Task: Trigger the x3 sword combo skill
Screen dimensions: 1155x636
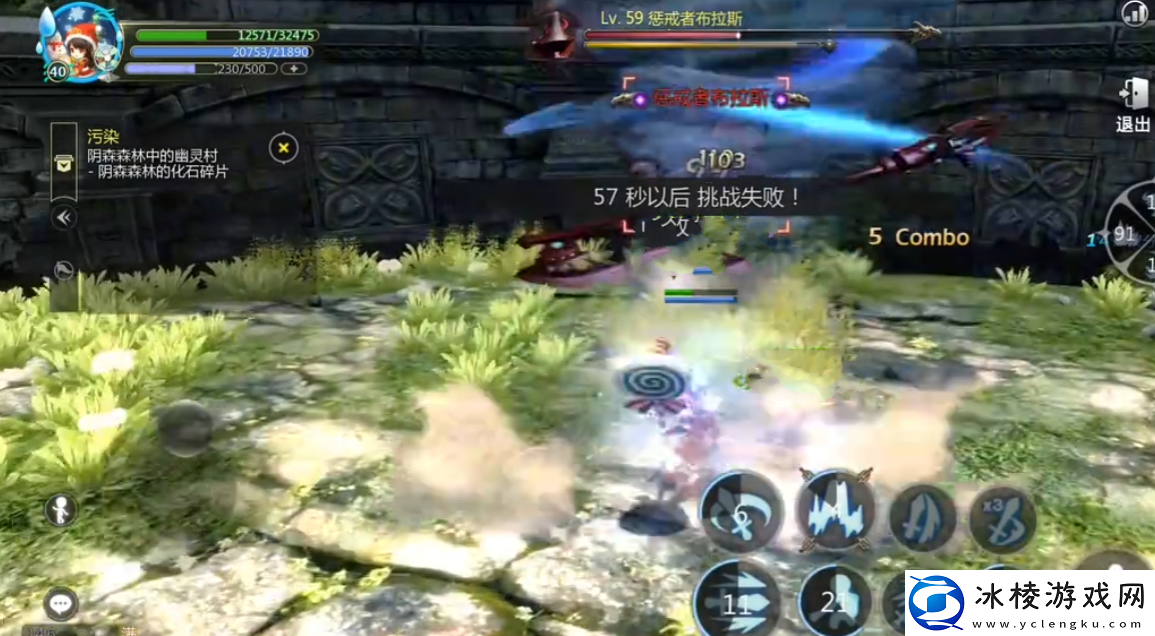Action: pos(1001,519)
